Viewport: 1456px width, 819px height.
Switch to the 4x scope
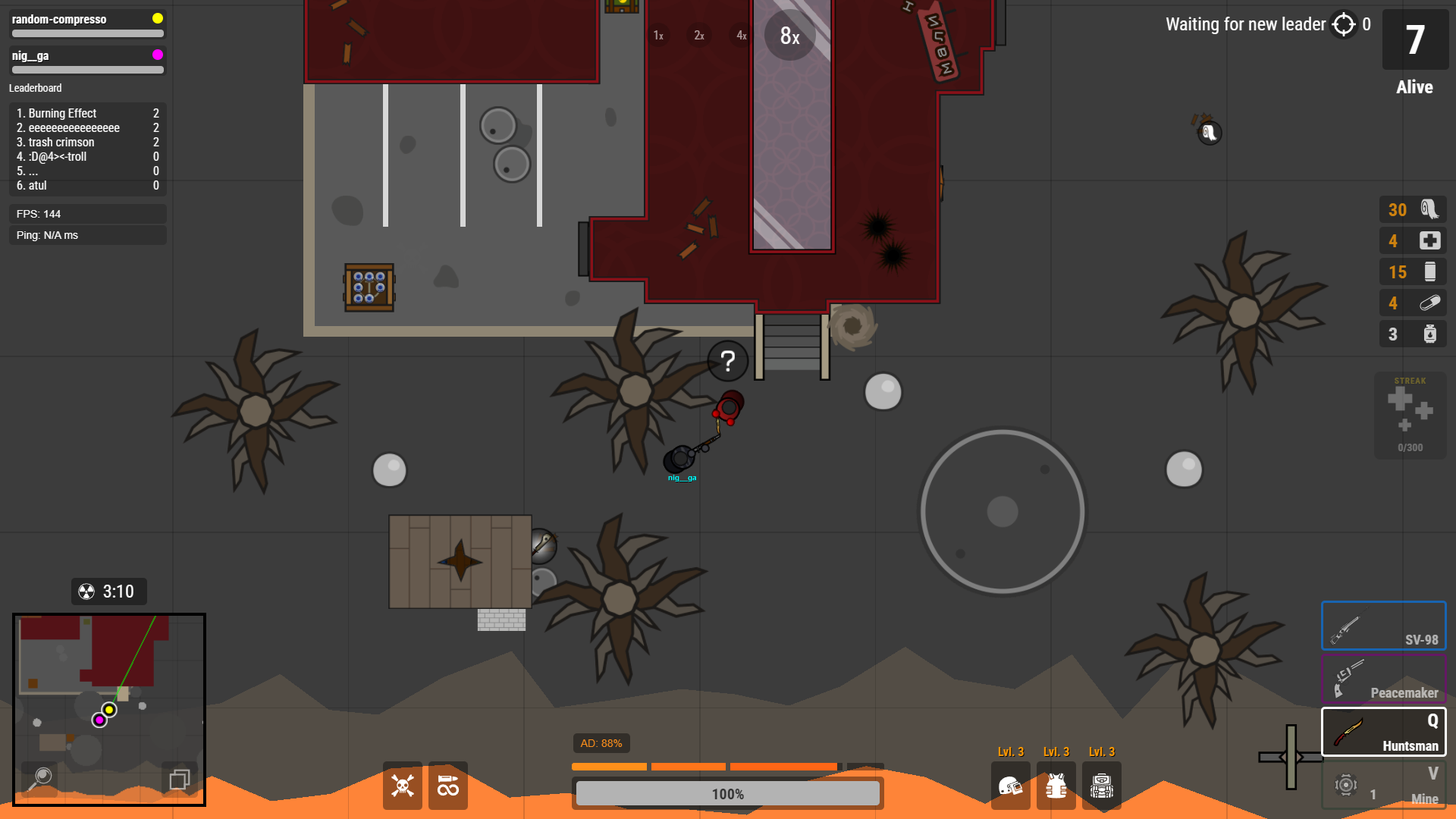point(740,34)
